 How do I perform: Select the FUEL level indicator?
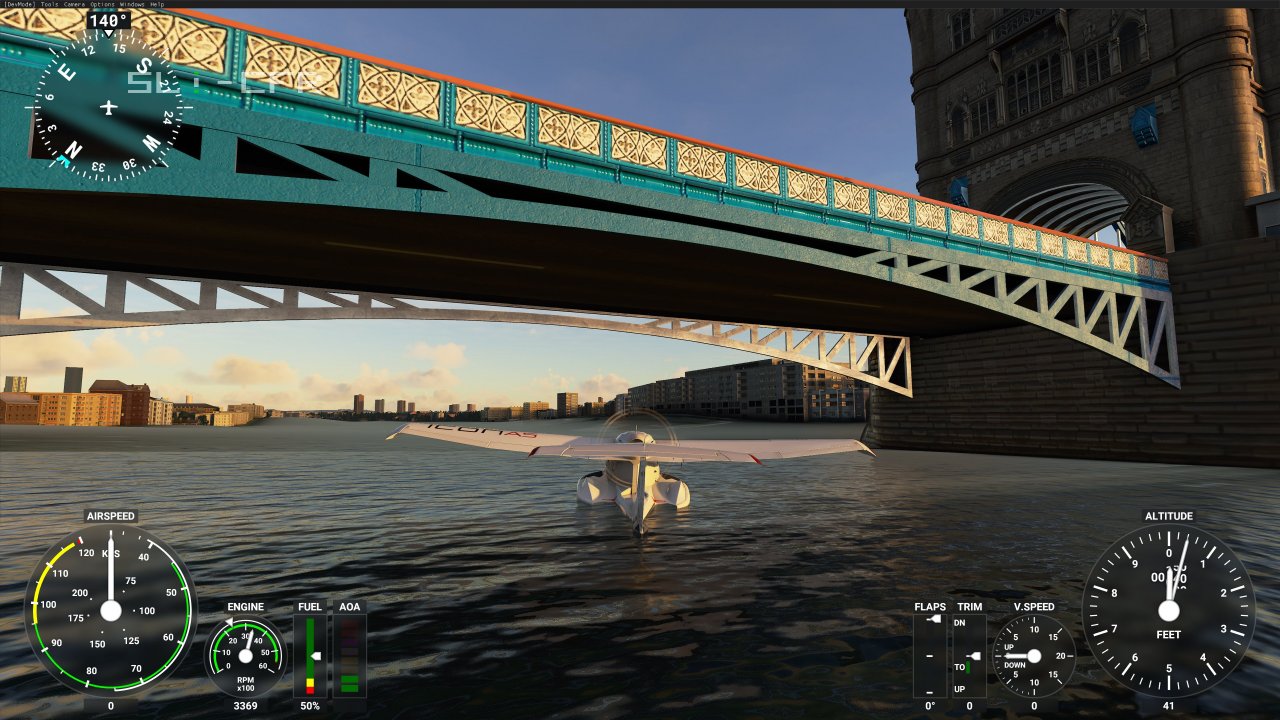coord(310,655)
